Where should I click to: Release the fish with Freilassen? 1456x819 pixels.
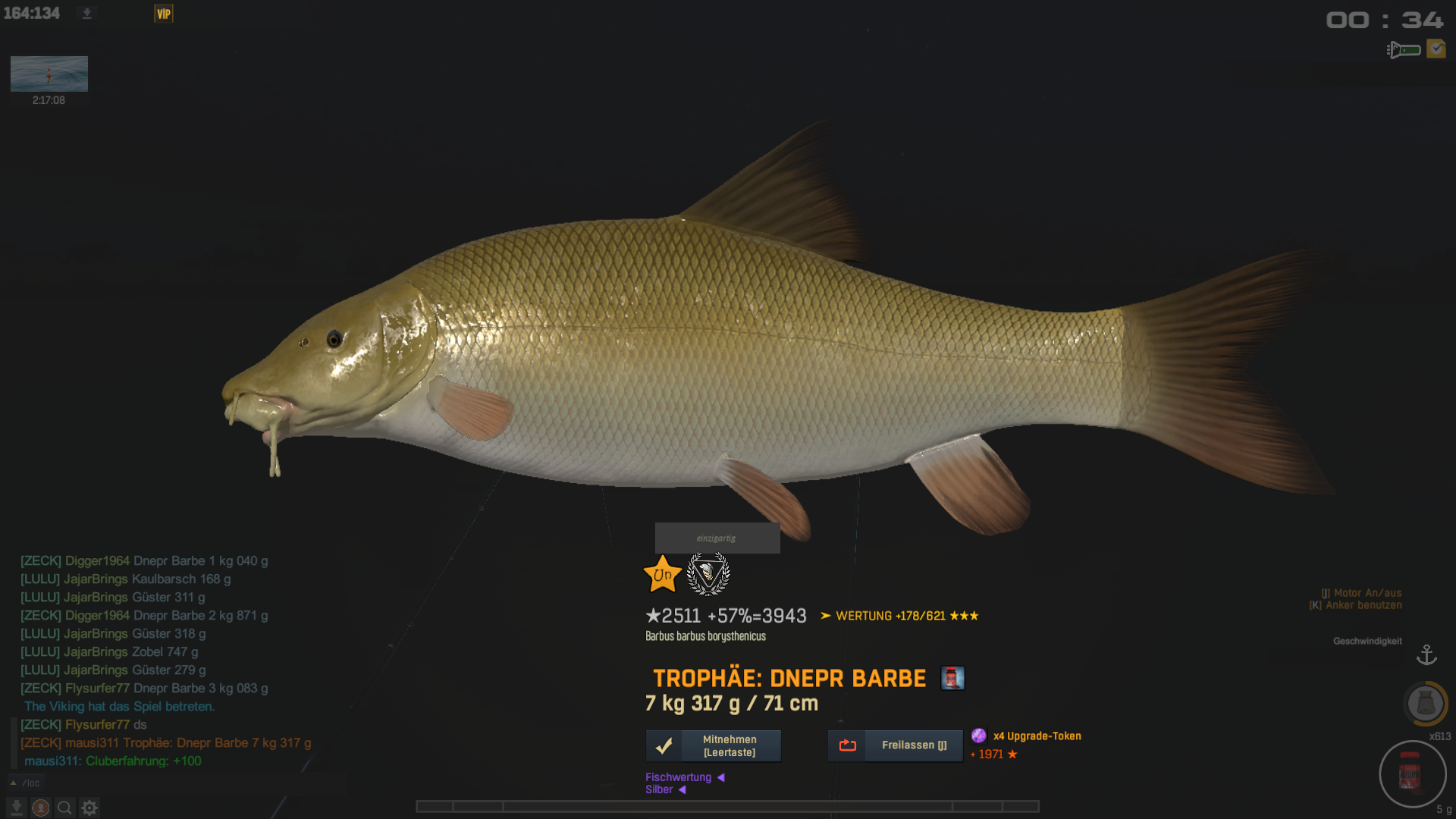[x=895, y=745]
